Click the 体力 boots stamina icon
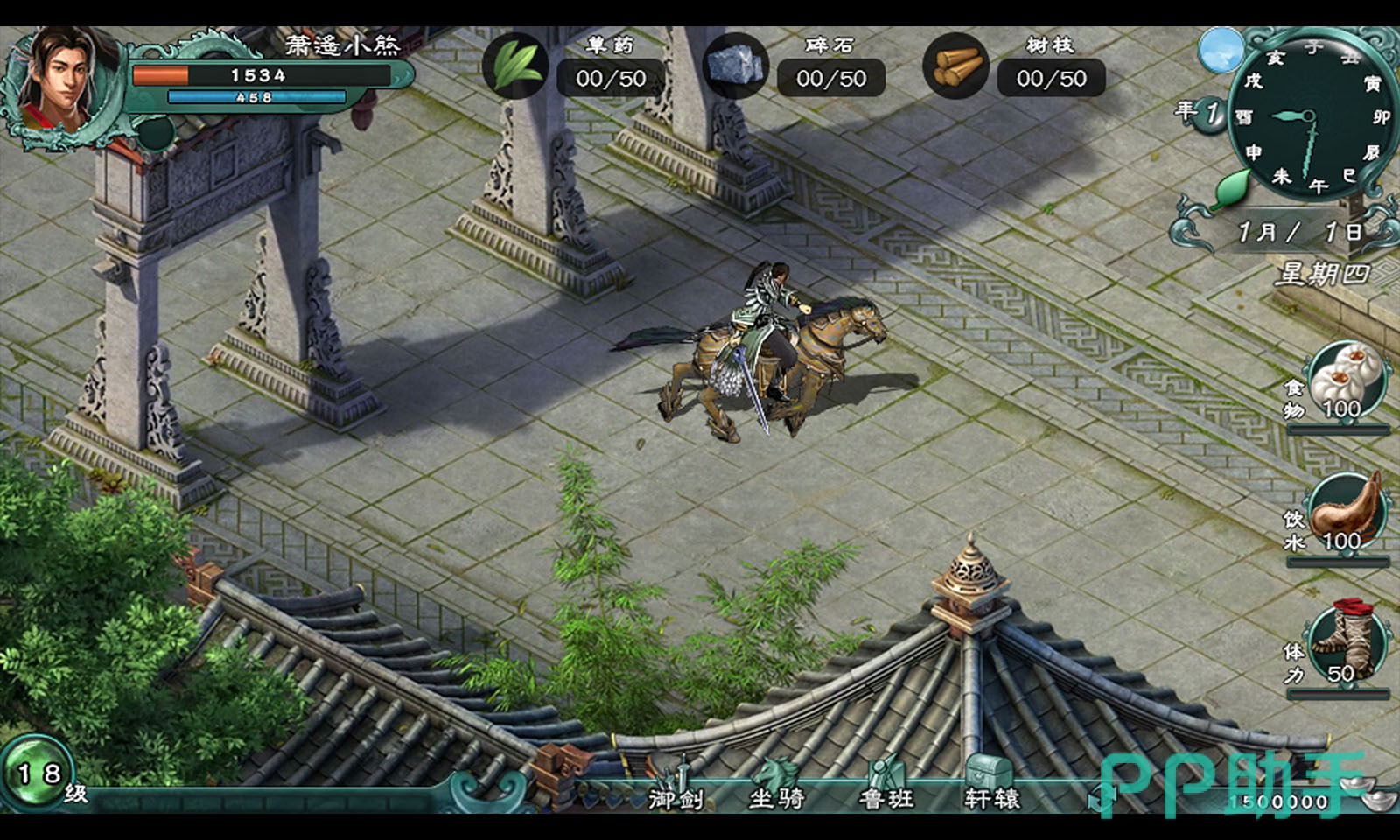The height and width of the screenshot is (840, 1400). [1346, 643]
